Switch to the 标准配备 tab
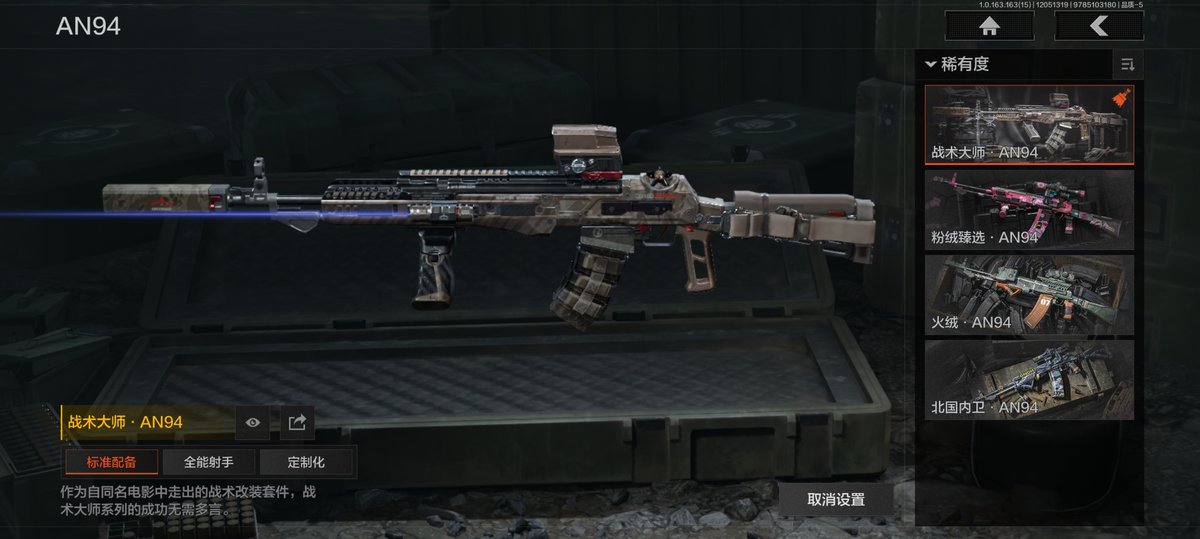The image size is (1200, 539). [111, 462]
